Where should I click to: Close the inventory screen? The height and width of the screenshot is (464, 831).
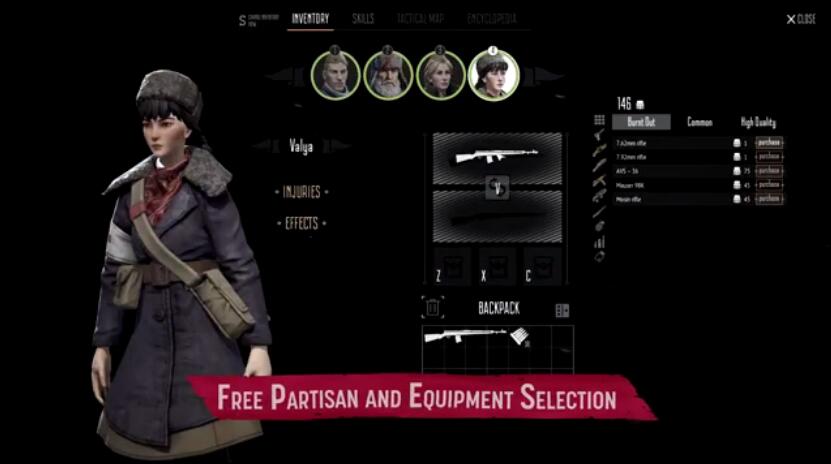coord(801,19)
